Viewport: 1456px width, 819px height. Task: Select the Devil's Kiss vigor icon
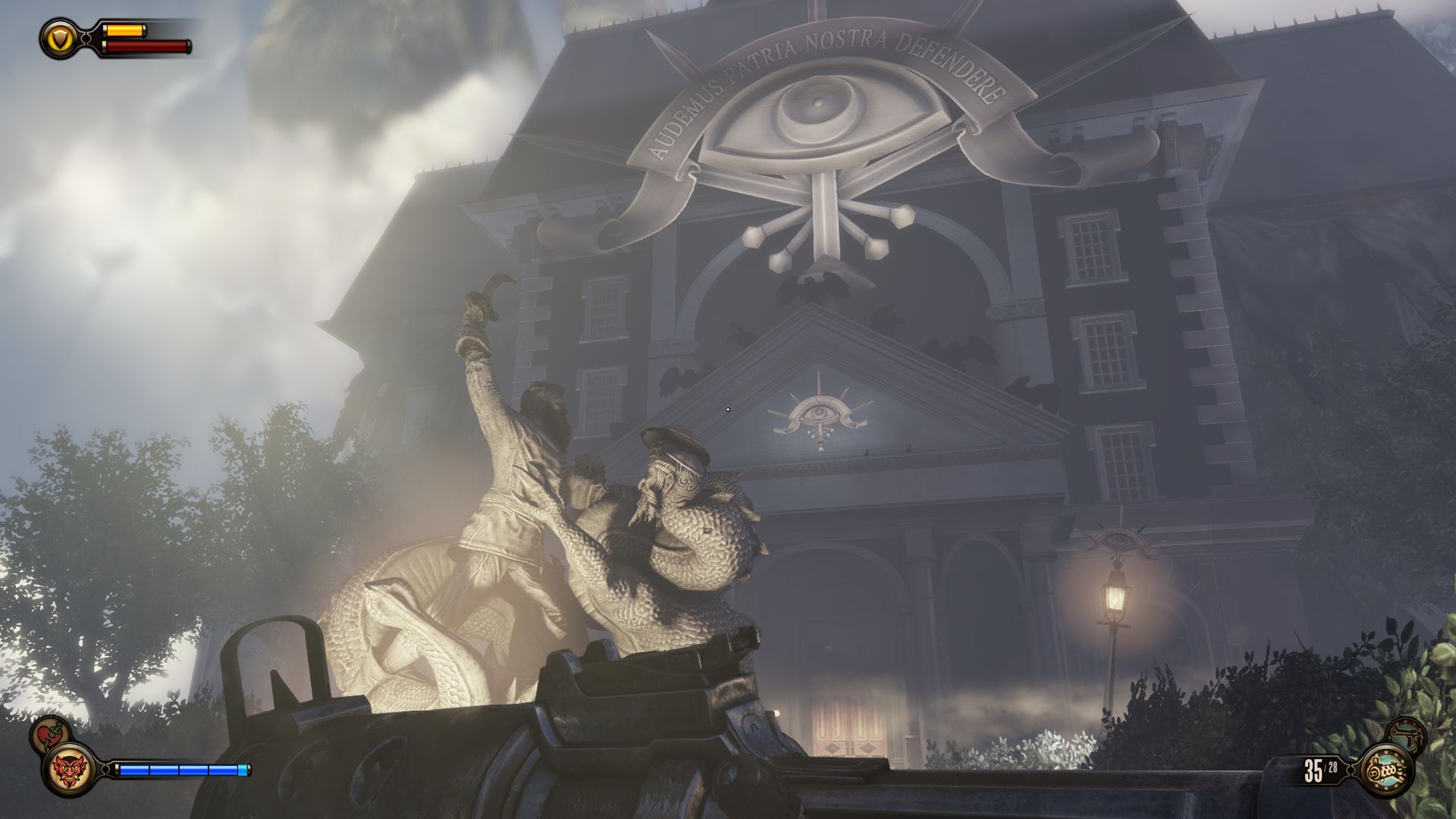point(69,768)
